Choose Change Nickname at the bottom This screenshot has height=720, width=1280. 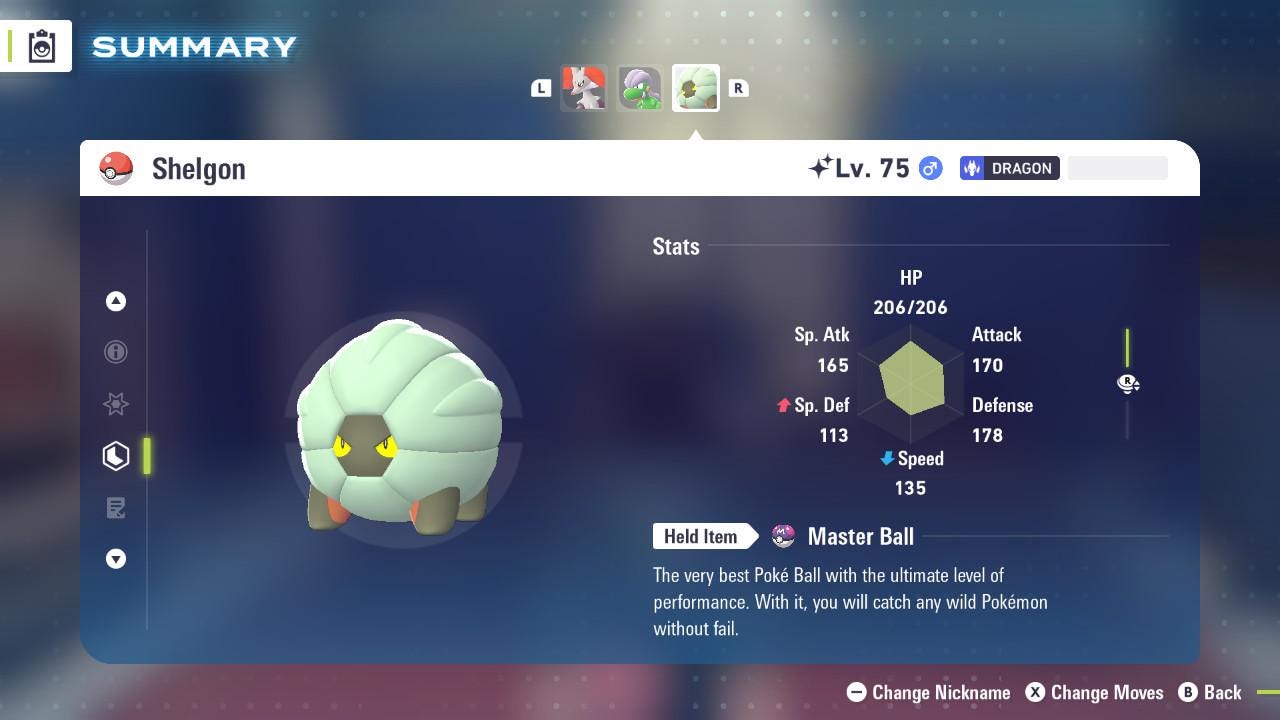click(928, 692)
